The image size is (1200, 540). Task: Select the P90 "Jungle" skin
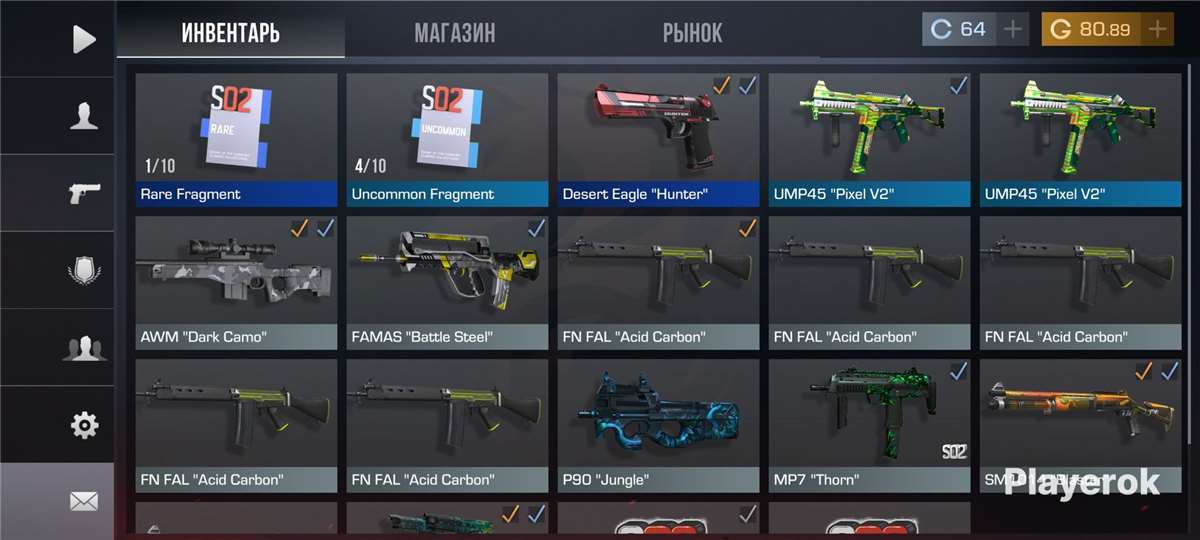[658, 425]
